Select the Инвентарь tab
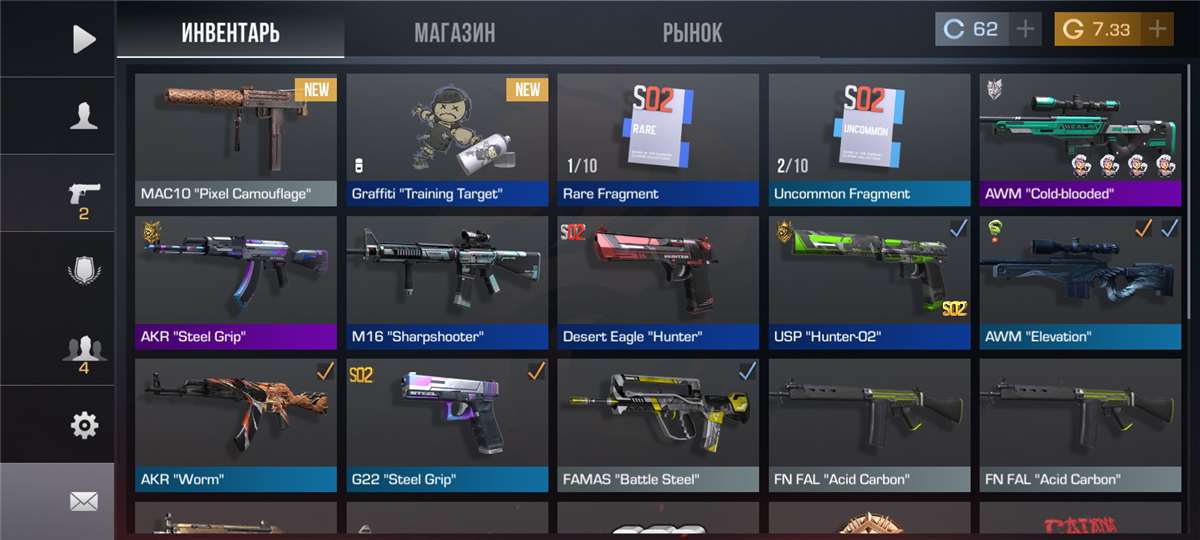The width and height of the screenshot is (1200, 540). [230, 33]
